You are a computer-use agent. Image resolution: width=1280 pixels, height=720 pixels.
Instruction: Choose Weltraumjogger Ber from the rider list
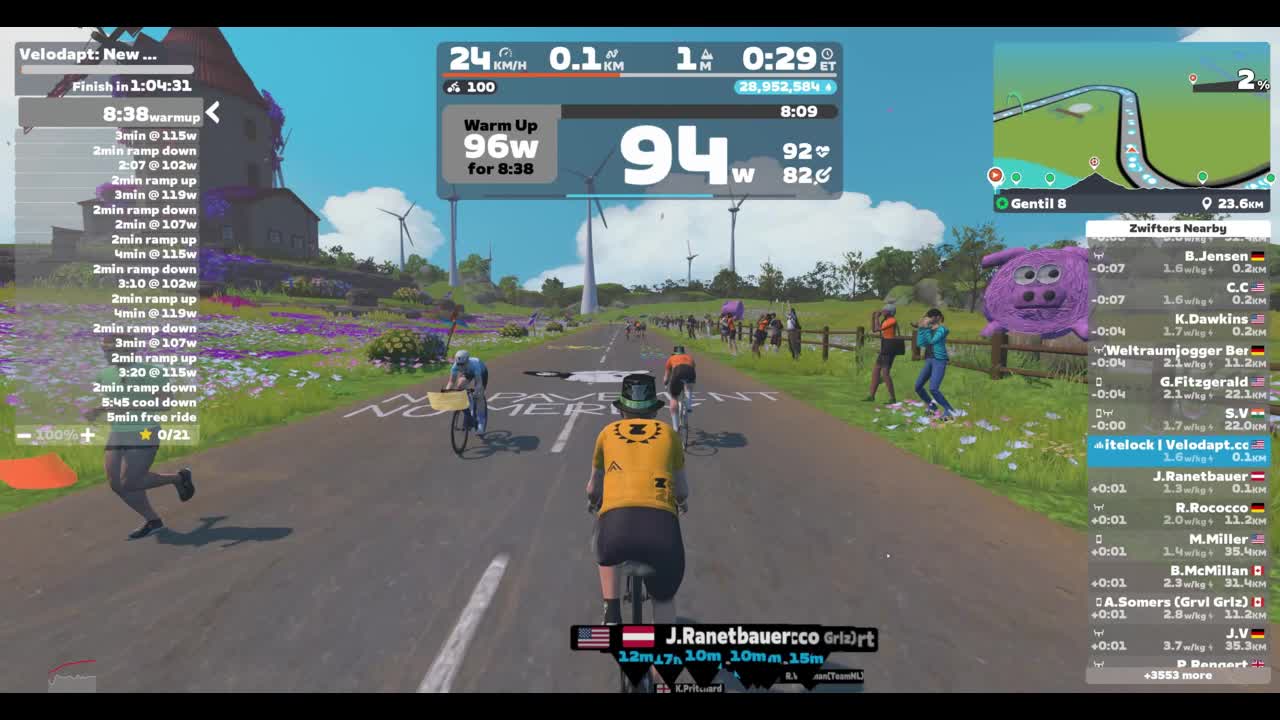[1178, 356]
